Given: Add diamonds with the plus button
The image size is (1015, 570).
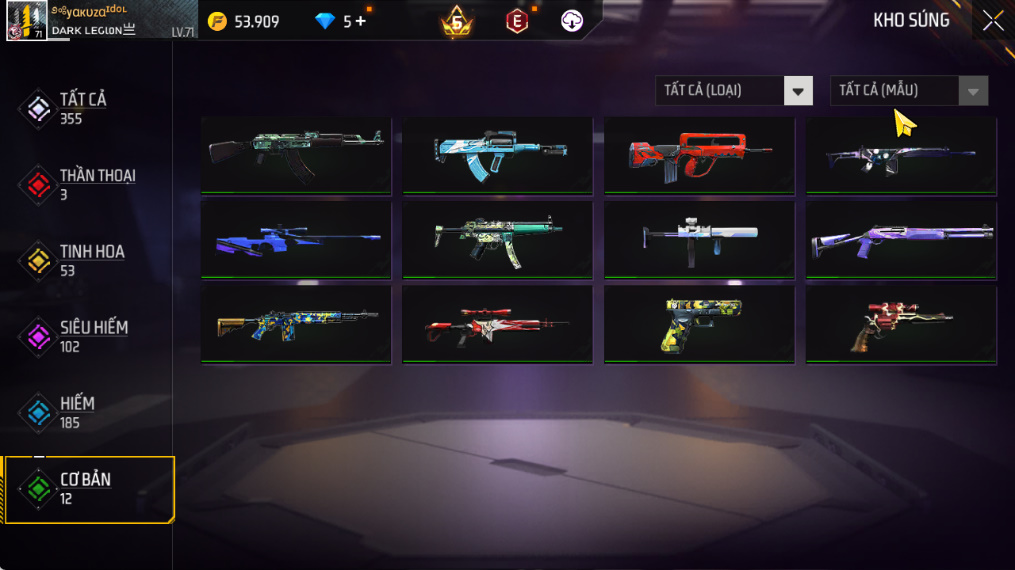Looking at the screenshot, I should [x=361, y=21].
